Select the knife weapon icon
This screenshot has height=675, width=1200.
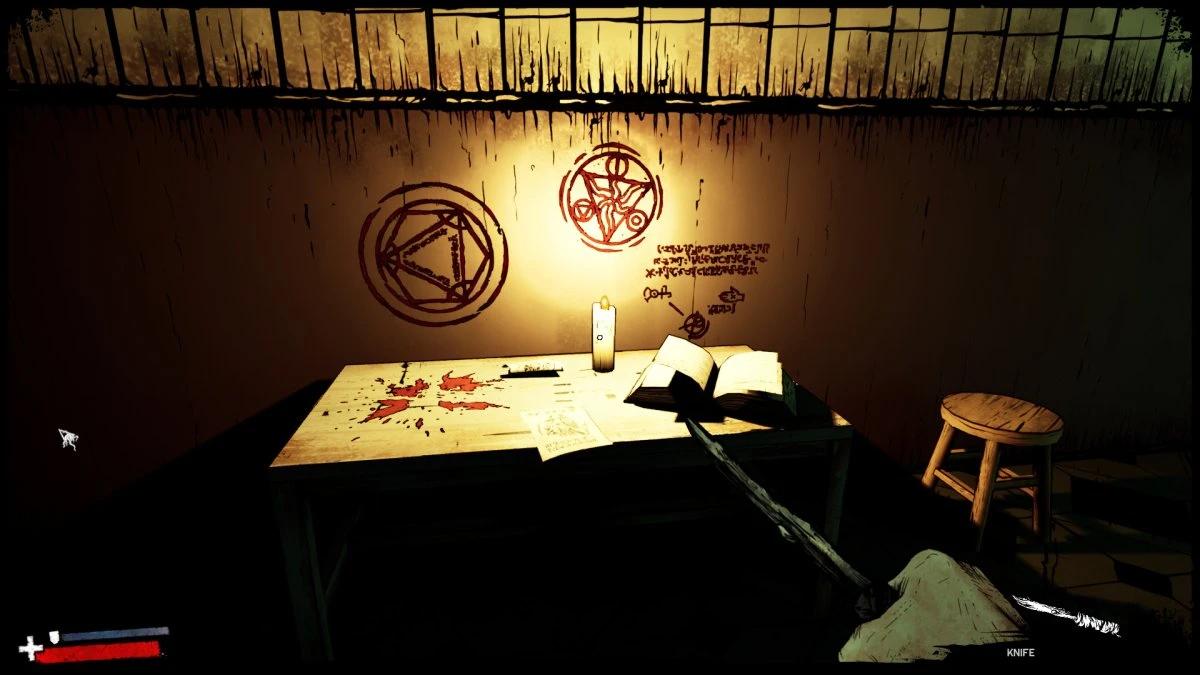[1066, 615]
